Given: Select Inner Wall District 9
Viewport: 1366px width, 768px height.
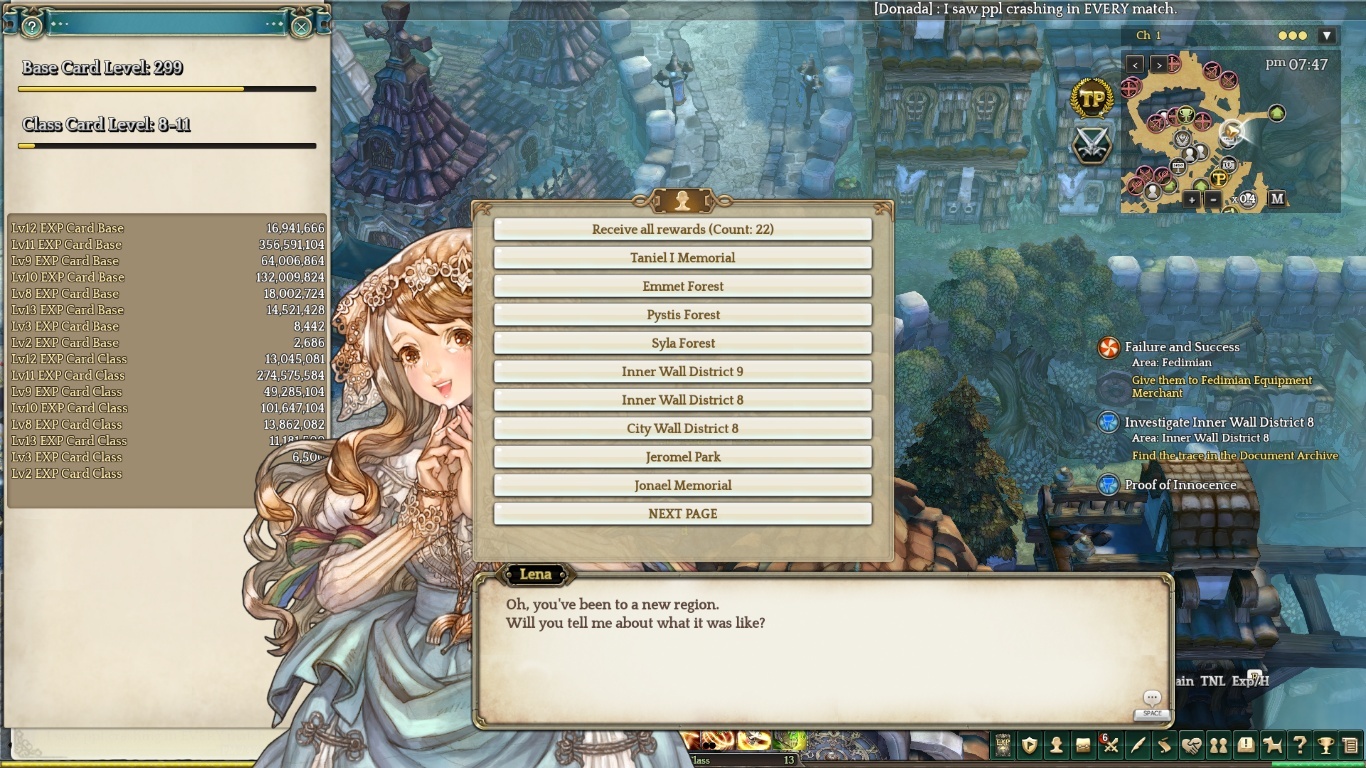Looking at the screenshot, I should pos(683,372).
